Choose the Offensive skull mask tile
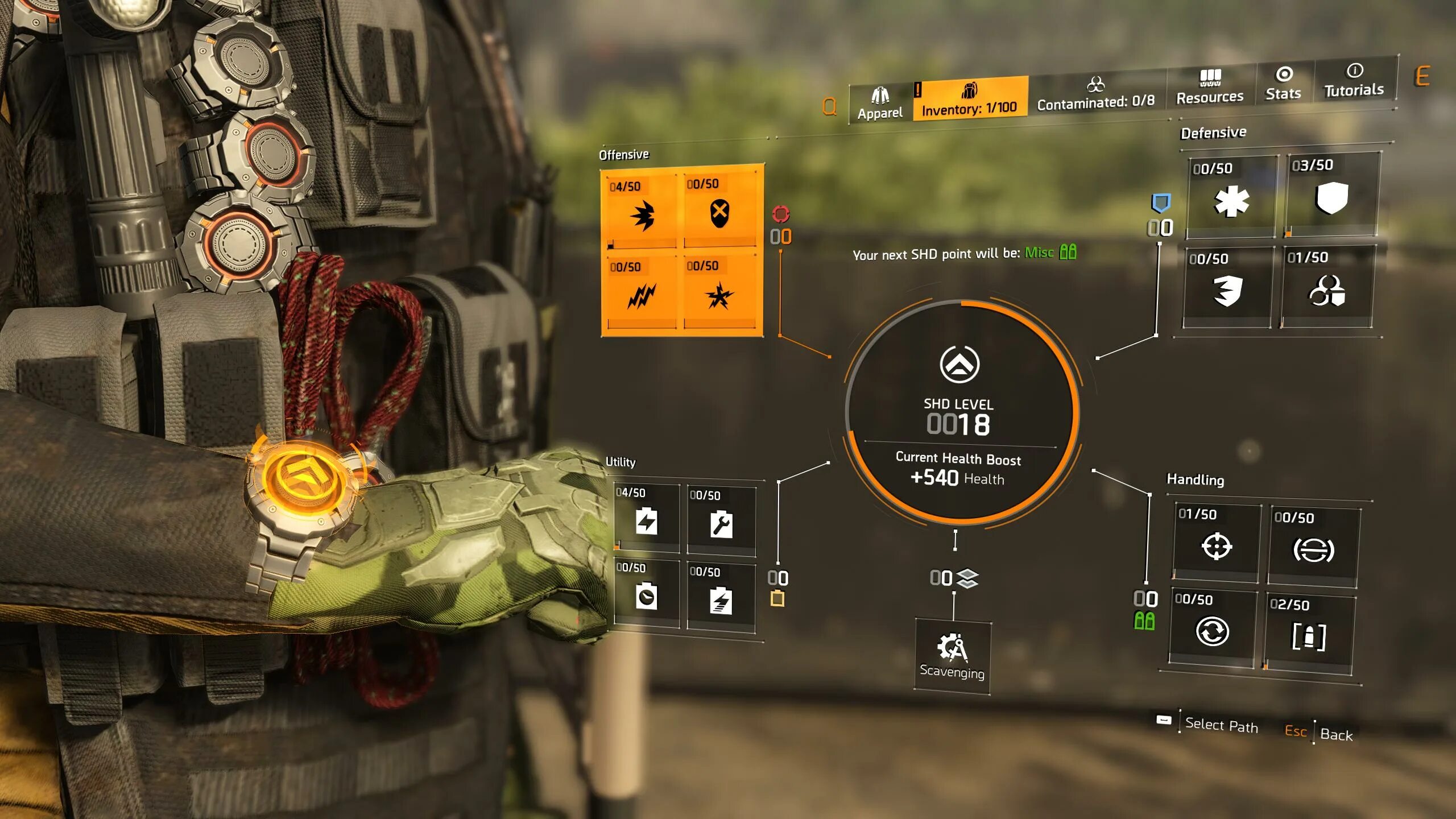The width and height of the screenshot is (1456, 819). [x=720, y=212]
